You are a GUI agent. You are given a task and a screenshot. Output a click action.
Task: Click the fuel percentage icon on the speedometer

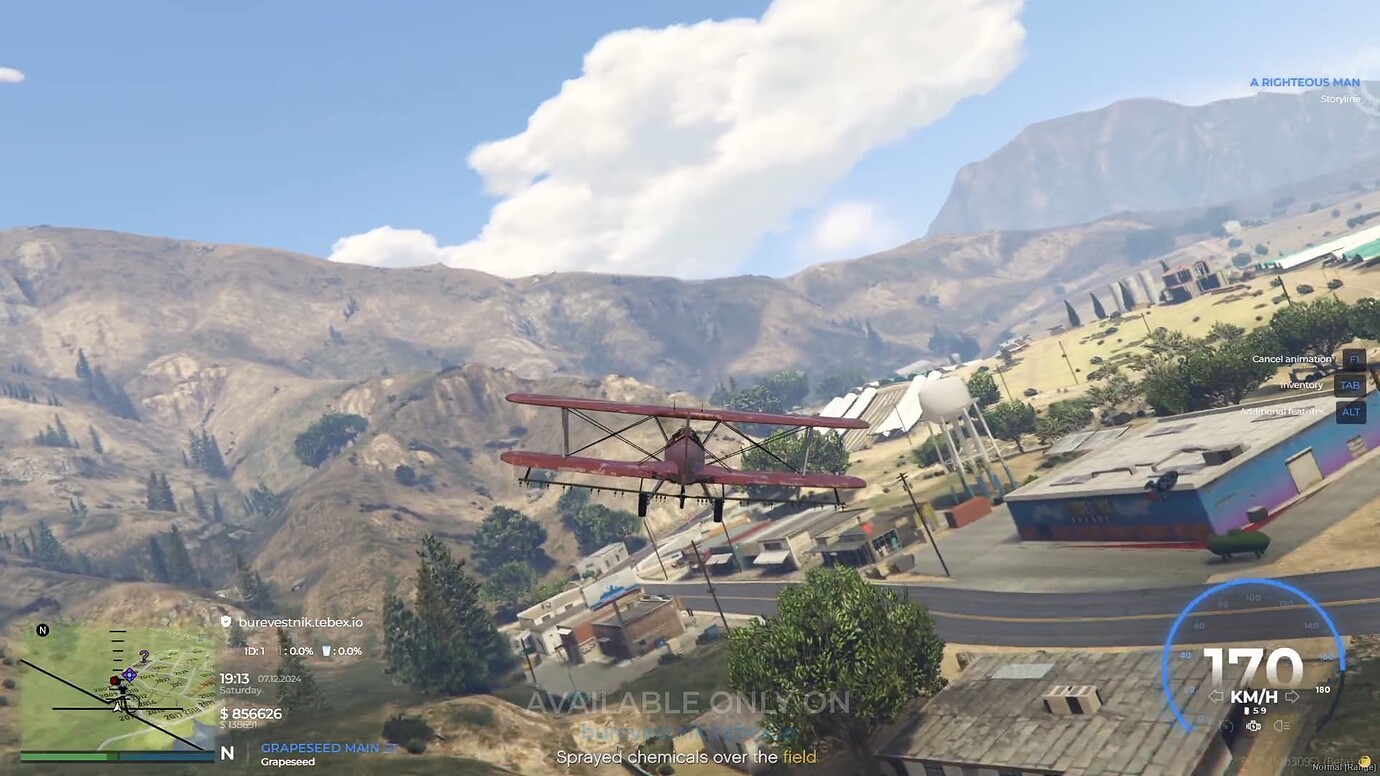pos(1226,727)
